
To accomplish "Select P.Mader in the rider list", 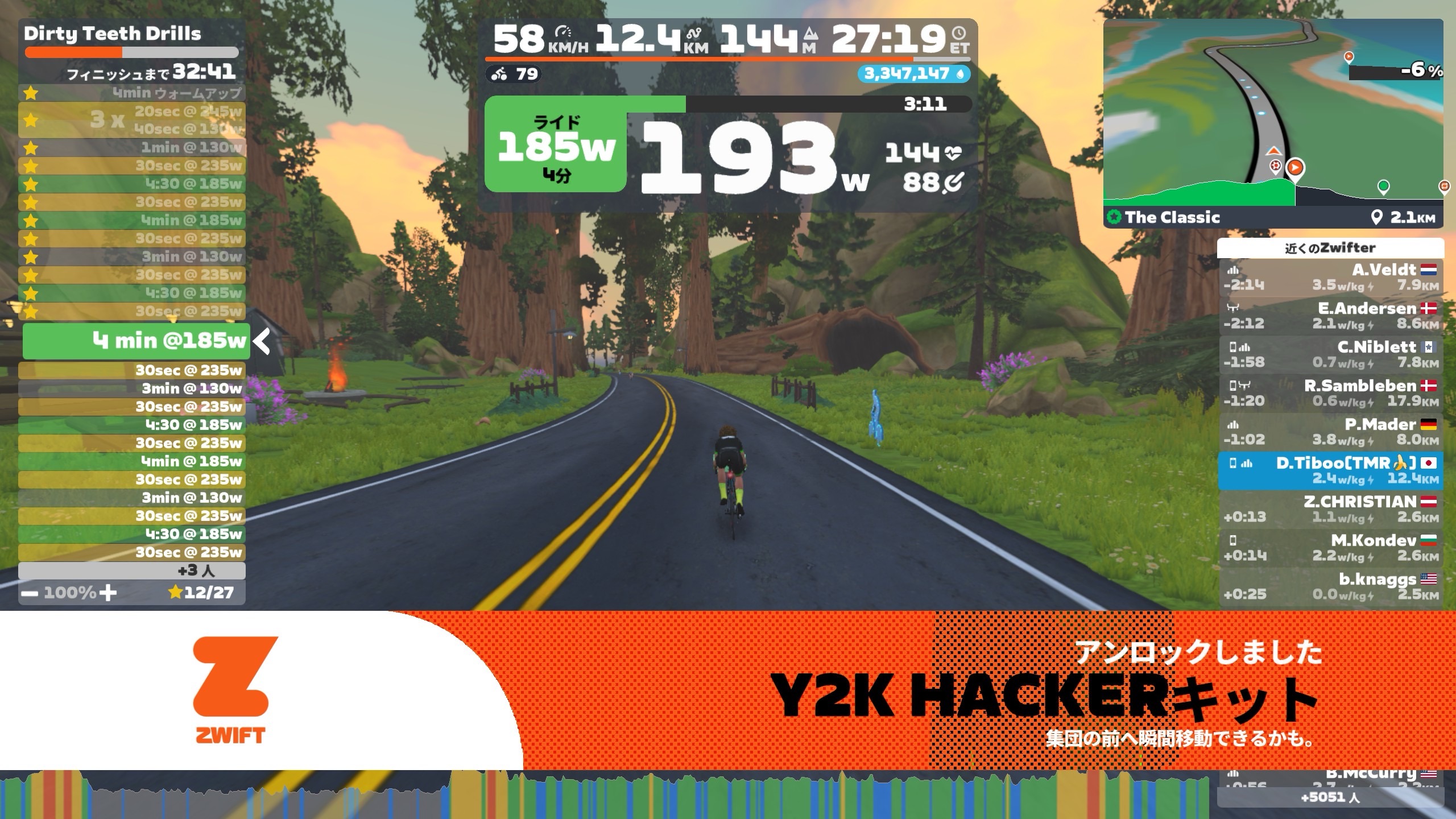I will click(1330, 432).
